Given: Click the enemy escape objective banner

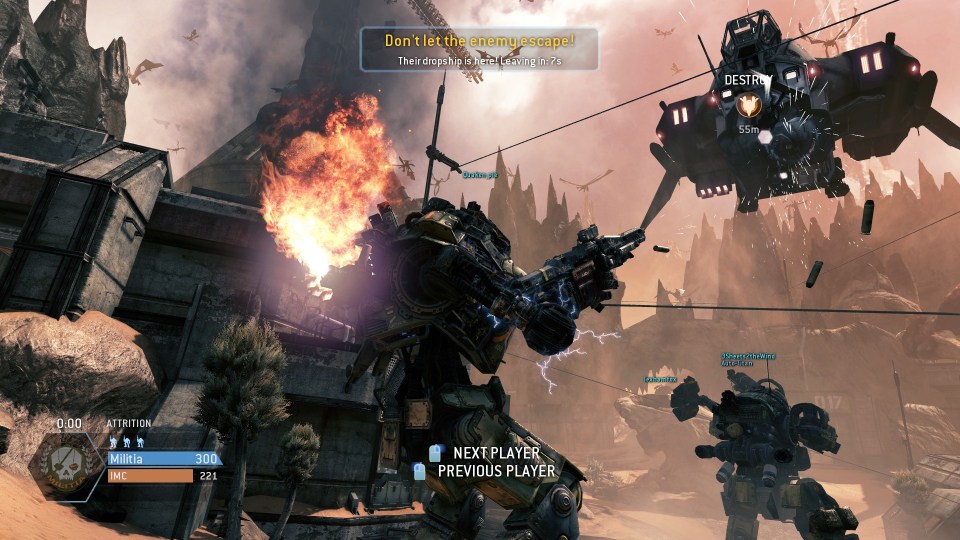Looking at the screenshot, I should 480,49.
